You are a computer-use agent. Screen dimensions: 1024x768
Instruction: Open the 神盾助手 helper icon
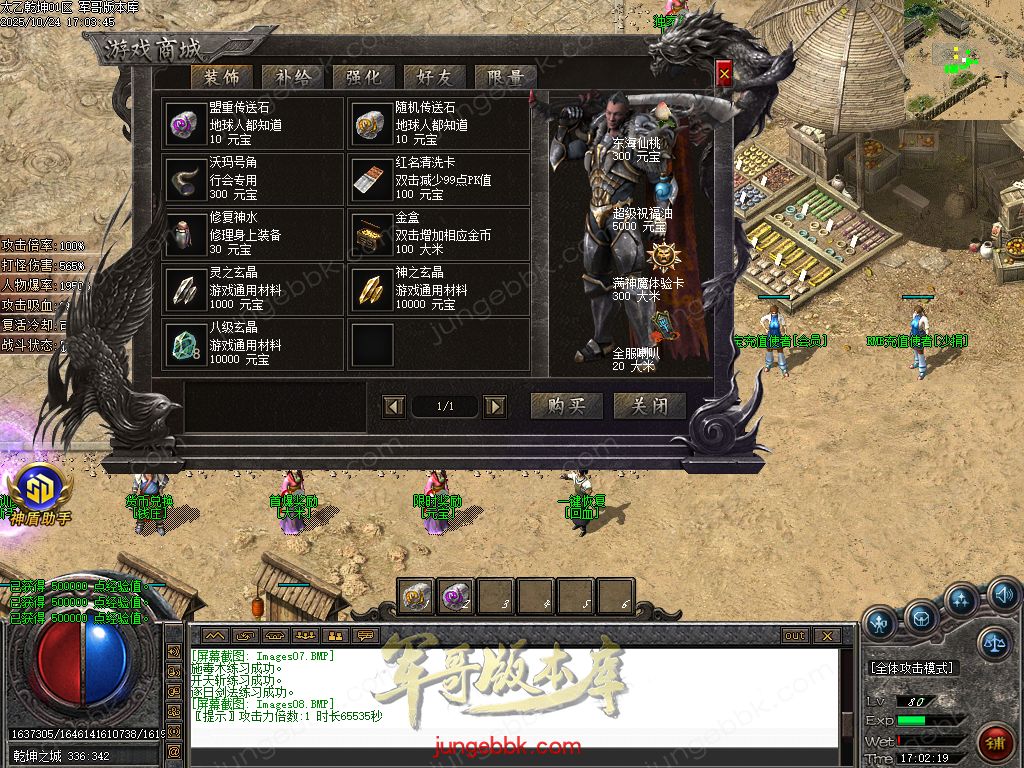coord(39,492)
